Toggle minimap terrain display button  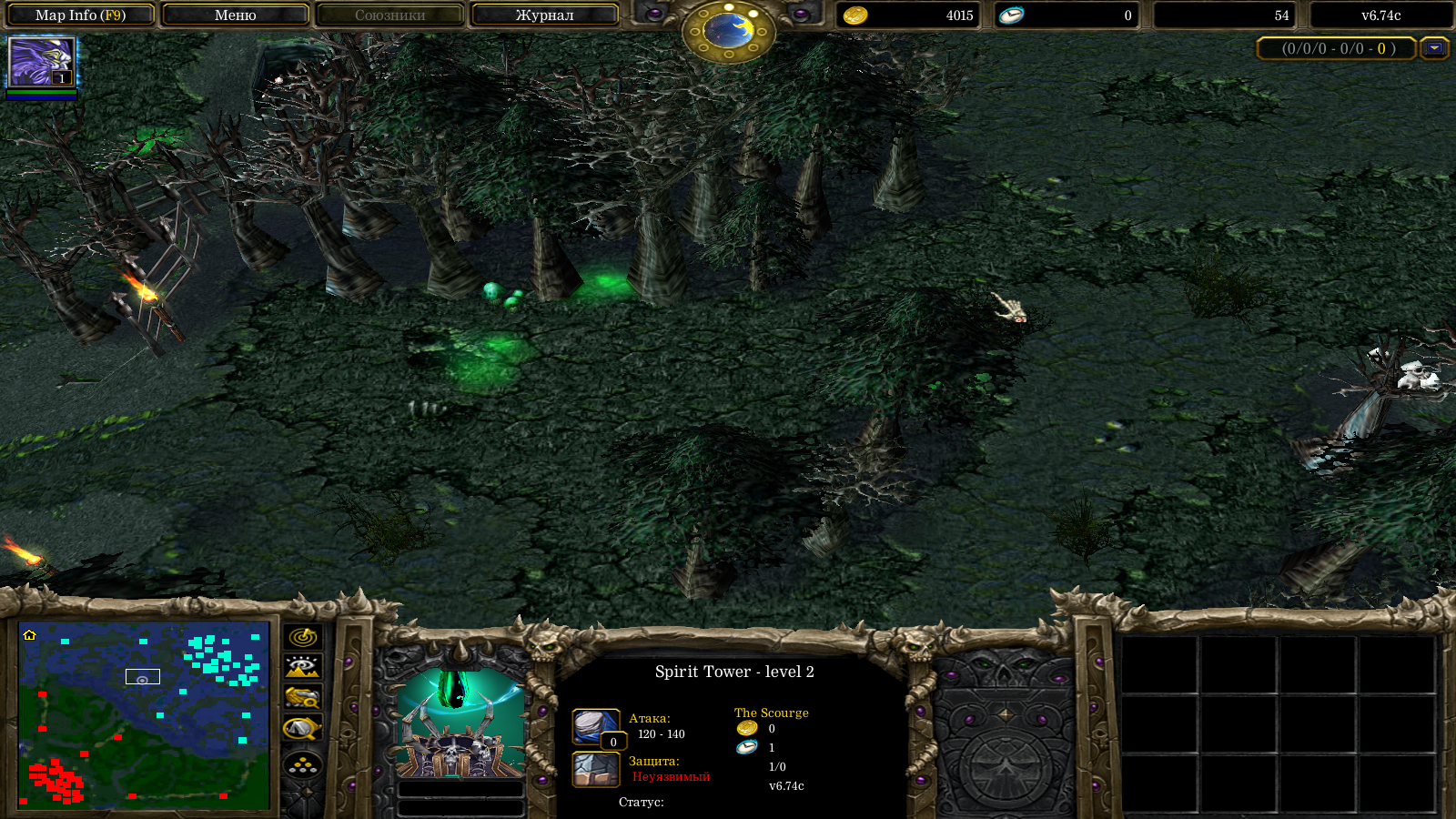[x=302, y=667]
